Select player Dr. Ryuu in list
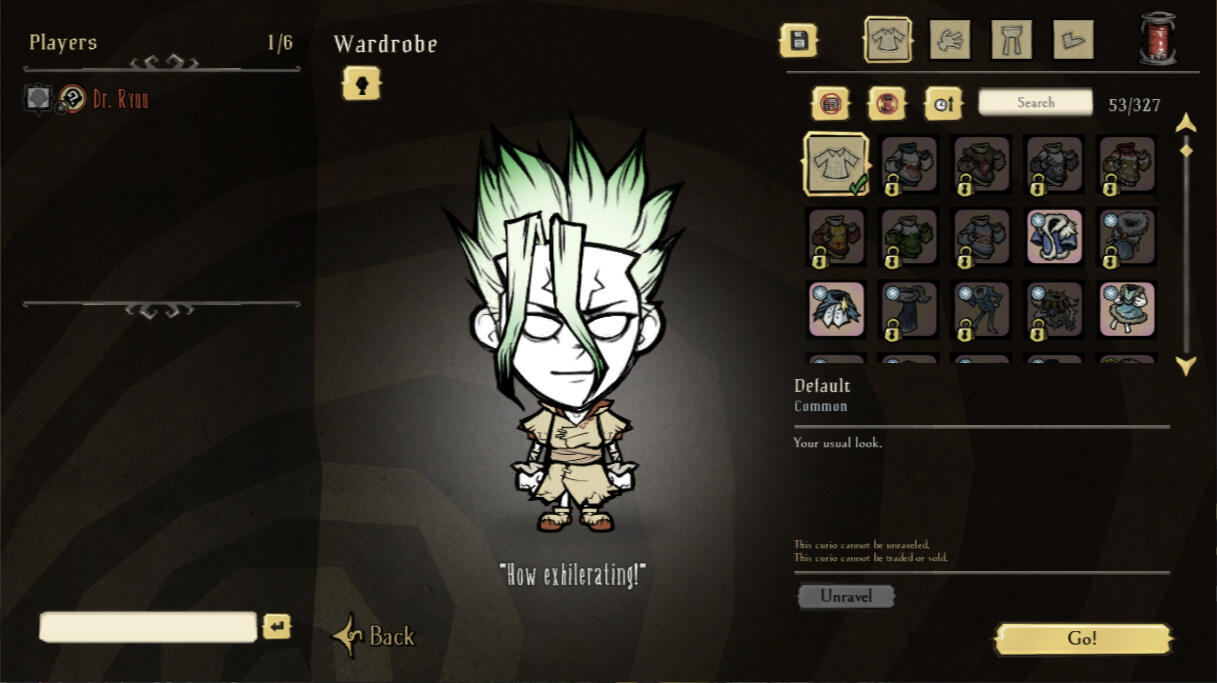This screenshot has height=683, width=1217. click(x=120, y=99)
